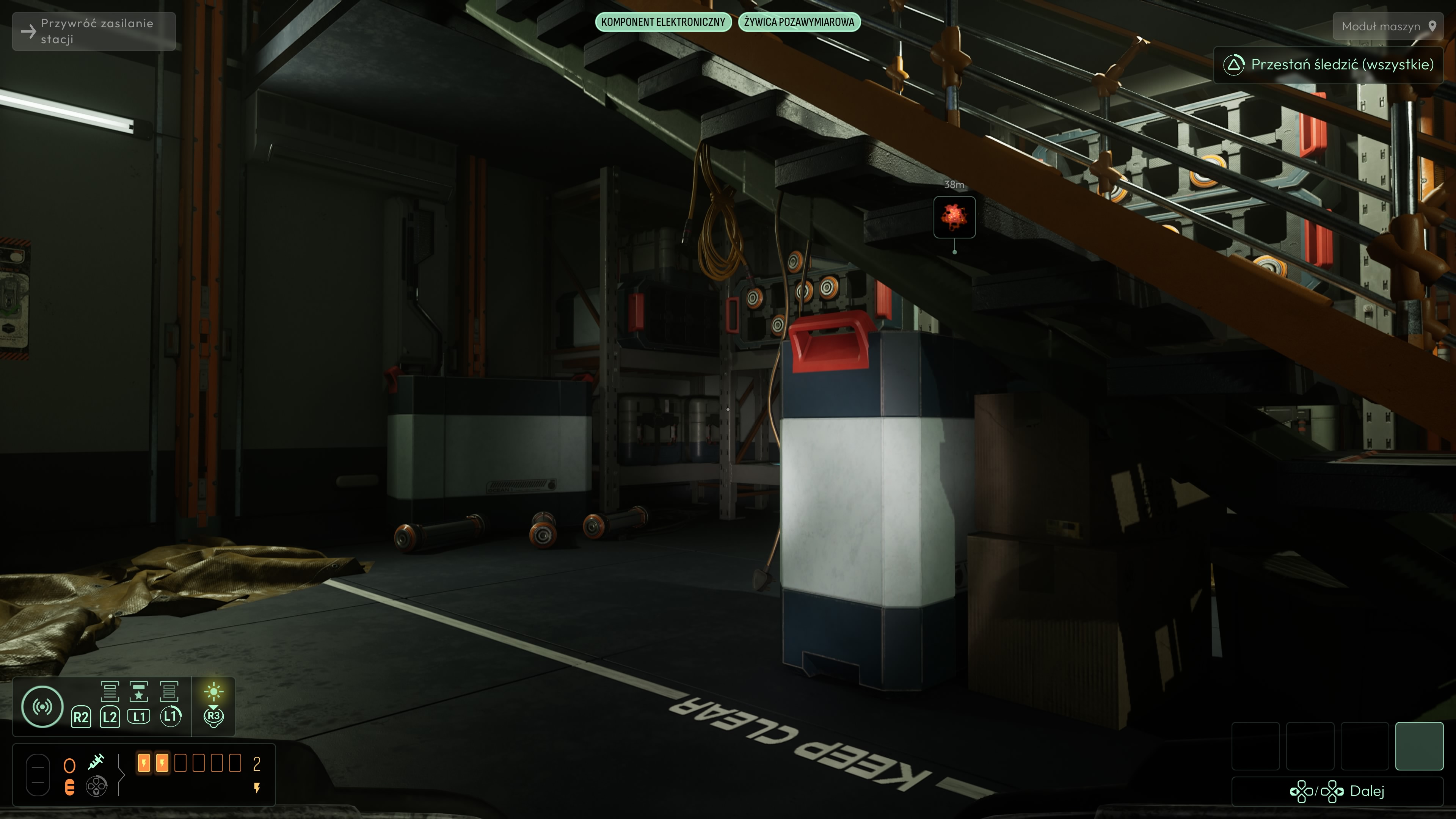
Task: Select the "Żywica pozawymiarowa" tracked resource tag
Action: [x=799, y=22]
